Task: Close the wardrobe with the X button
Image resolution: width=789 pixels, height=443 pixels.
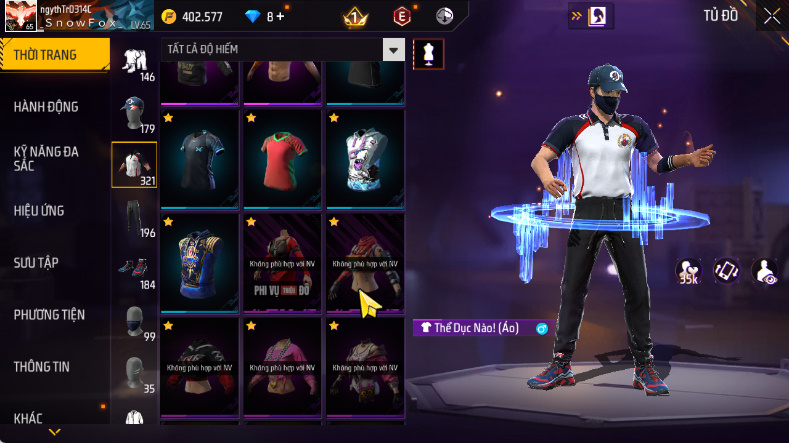Action: (x=772, y=16)
